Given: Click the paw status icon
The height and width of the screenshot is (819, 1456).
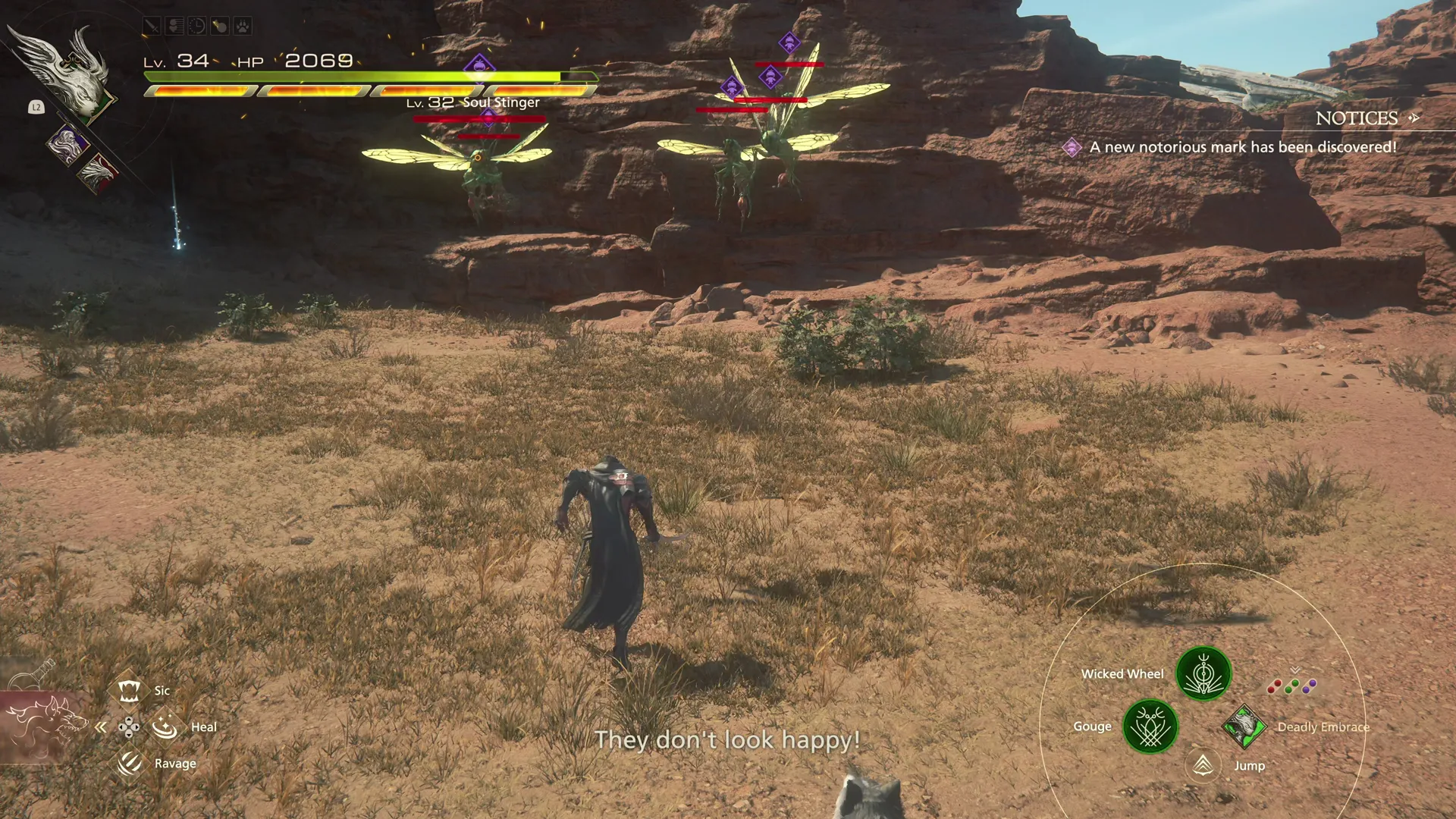Looking at the screenshot, I should coord(241,26).
